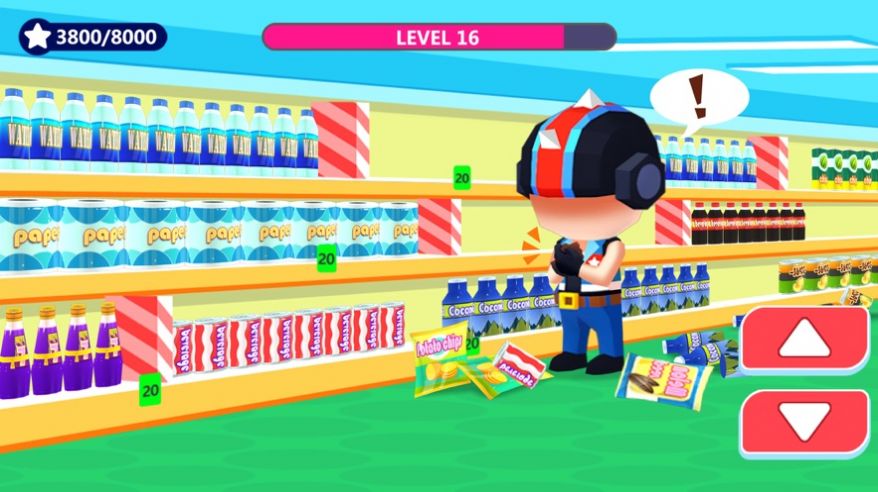This screenshot has width=878, height=492.
Task: Tap the red up arrow button
Action: (804, 341)
